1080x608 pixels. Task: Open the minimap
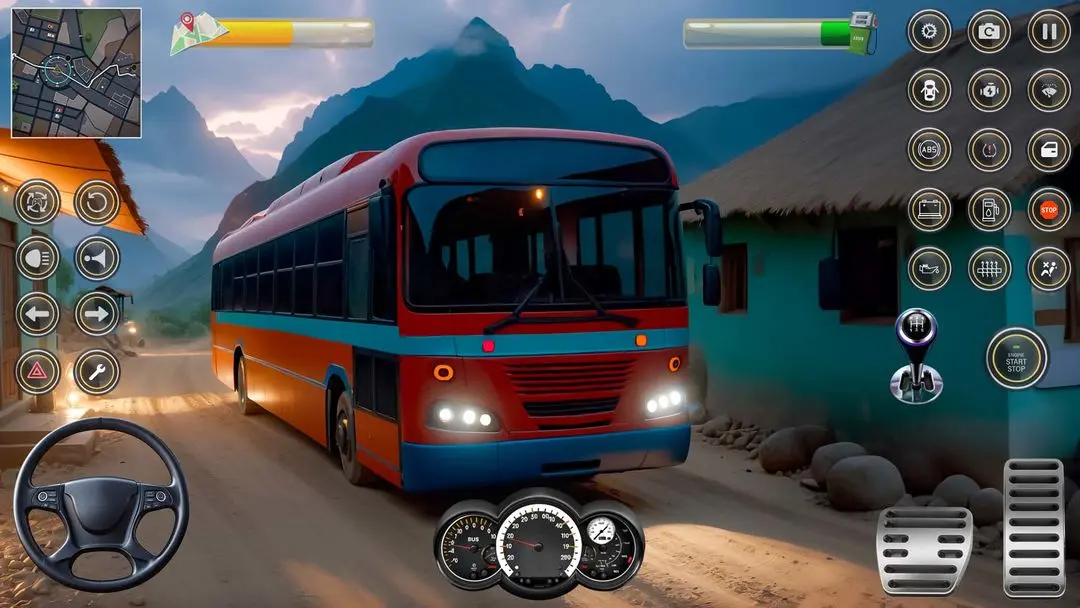point(76,73)
